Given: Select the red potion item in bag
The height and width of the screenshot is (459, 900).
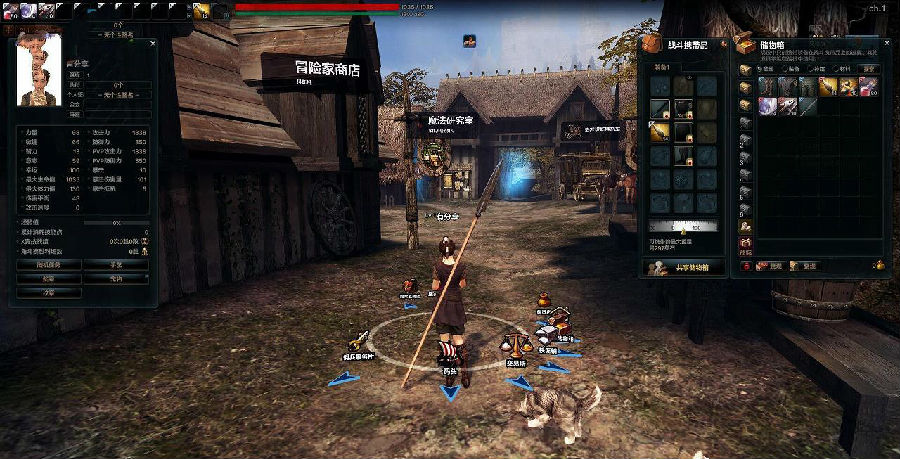Looking at the screenshot, I should [868, 86].
